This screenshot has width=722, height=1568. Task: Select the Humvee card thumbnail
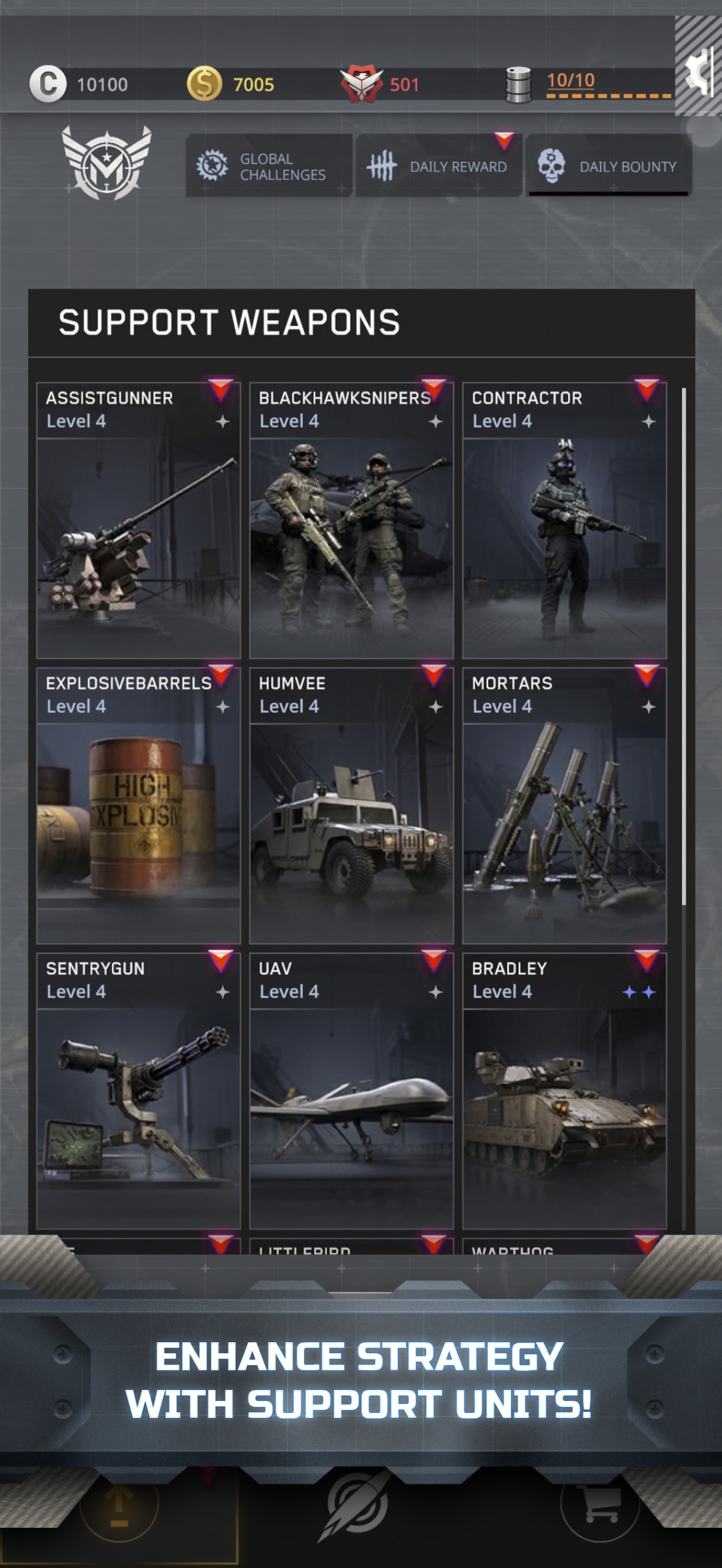[x=351, y=834]
